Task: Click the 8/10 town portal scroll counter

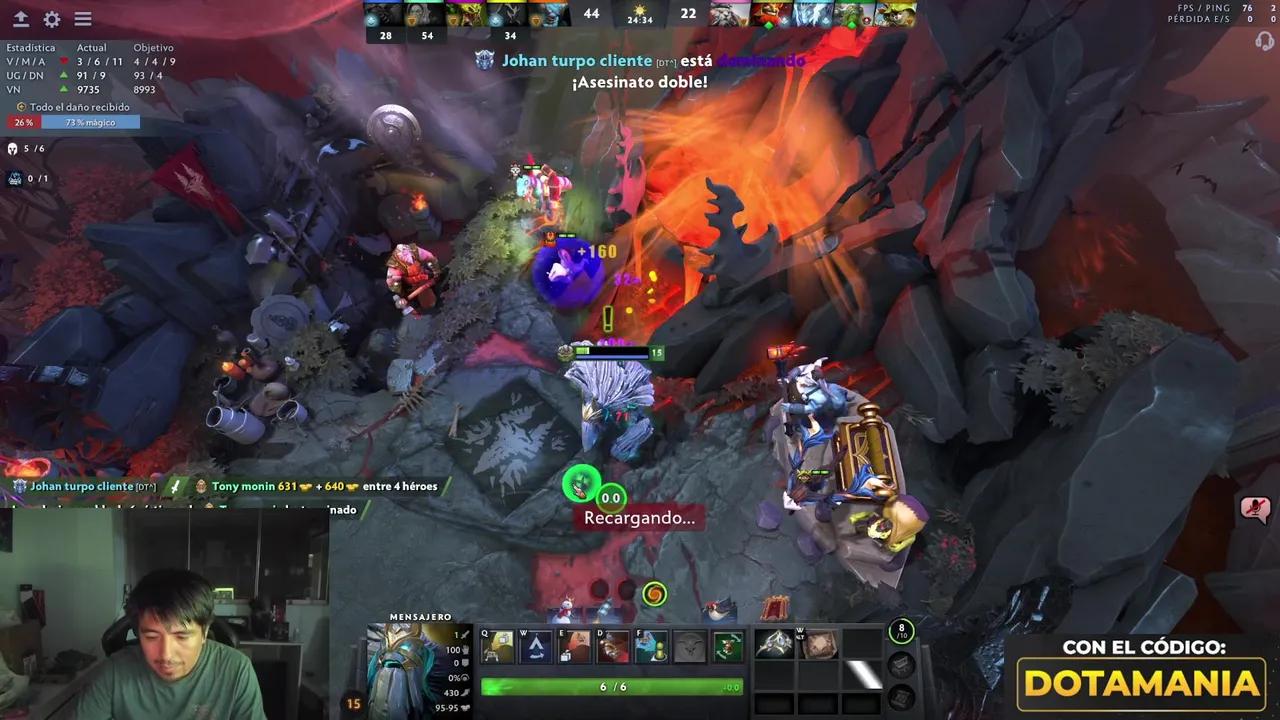Action: [901, 632]
